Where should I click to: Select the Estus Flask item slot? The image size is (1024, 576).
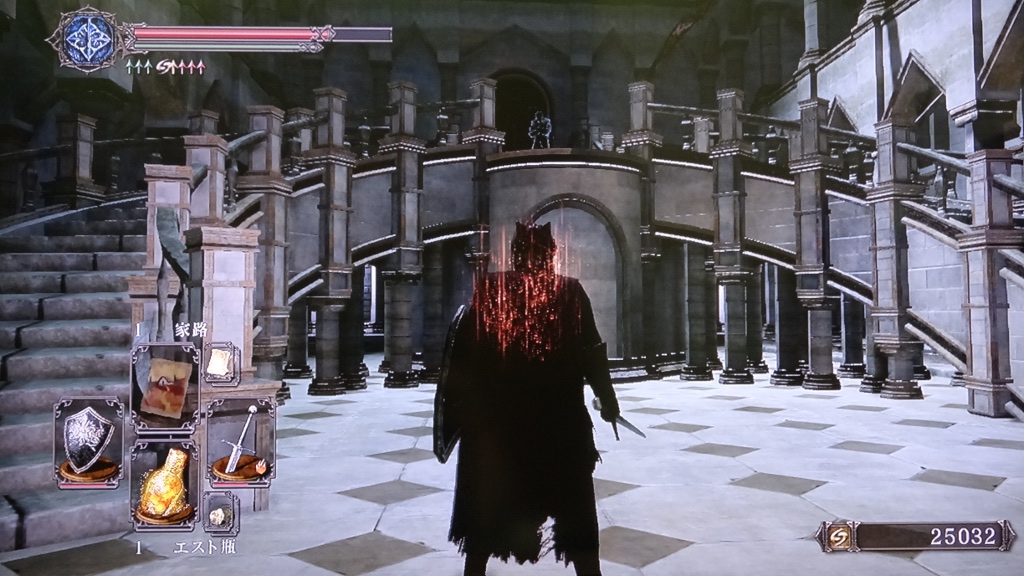tap(164, 486)
